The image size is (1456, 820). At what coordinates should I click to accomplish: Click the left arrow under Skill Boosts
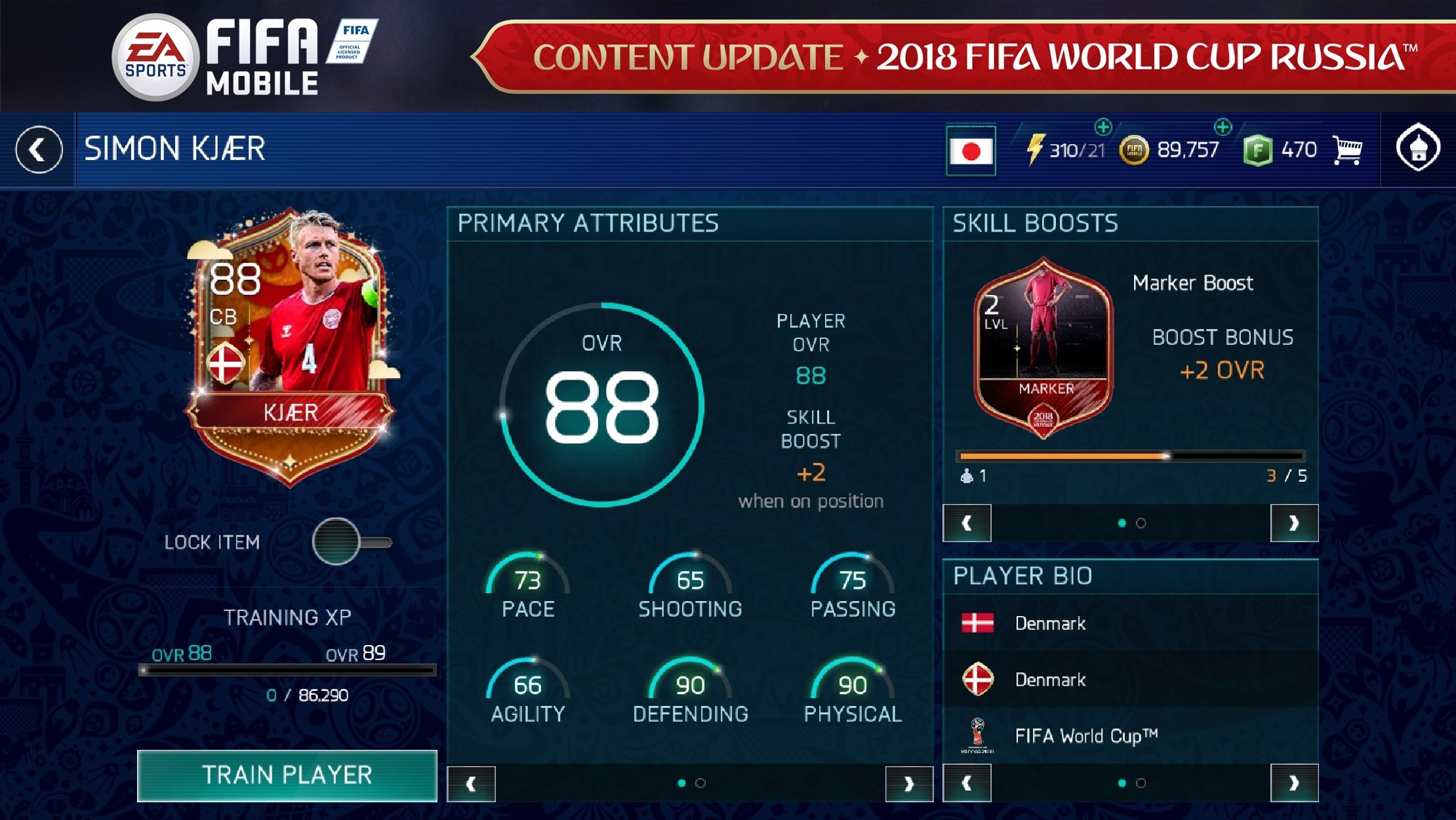(x=967, y=522)
